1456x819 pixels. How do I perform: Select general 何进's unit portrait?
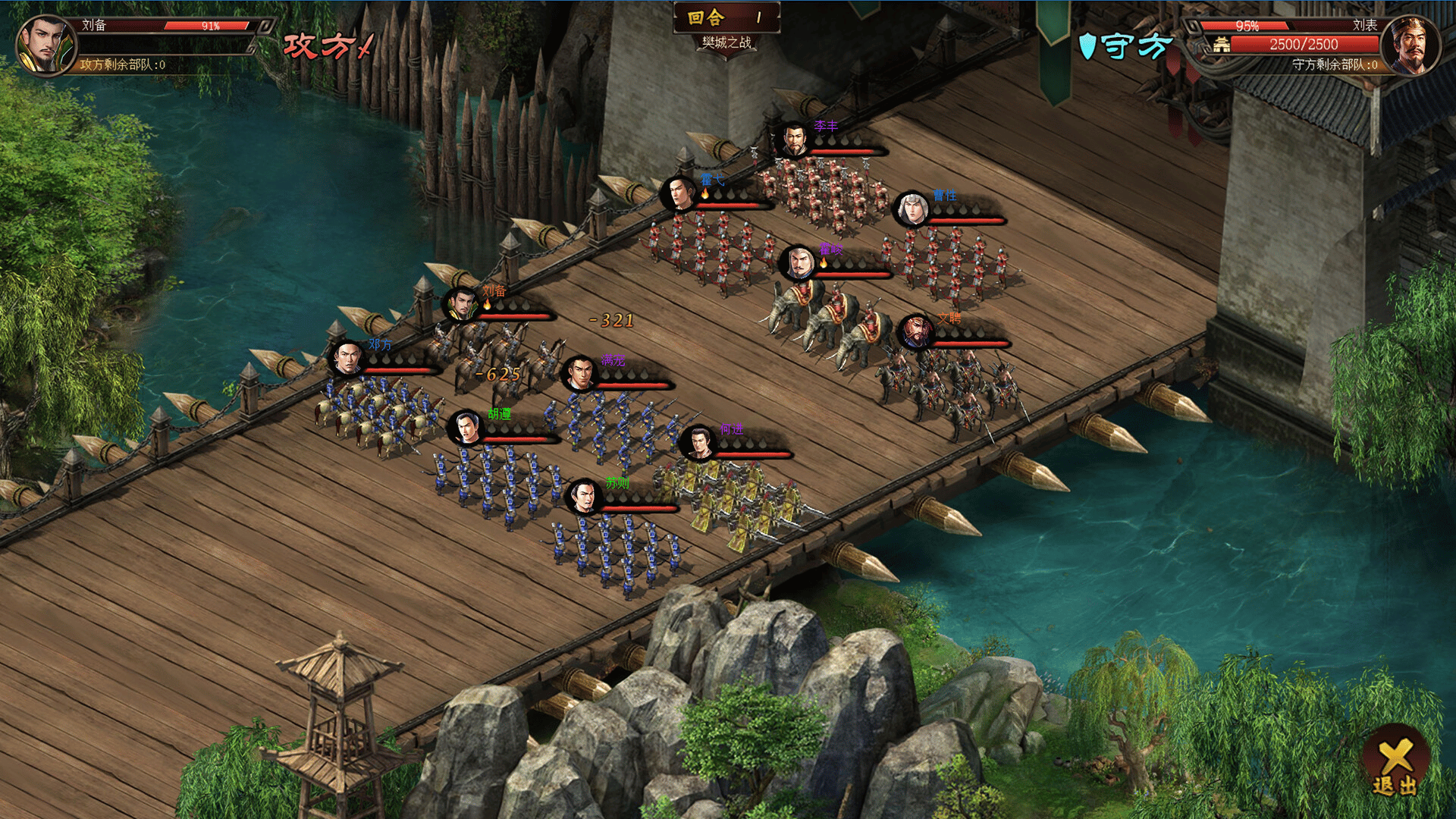698,444
